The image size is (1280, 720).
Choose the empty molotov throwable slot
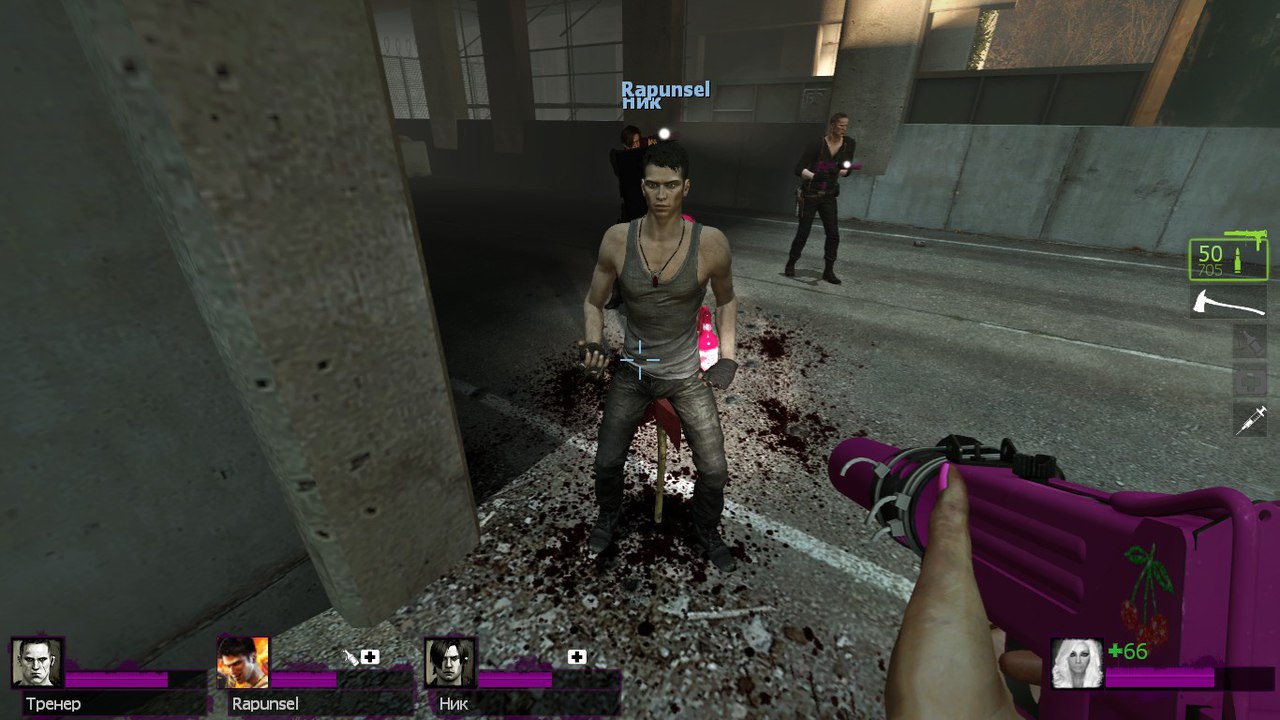pyautogui.click(x=1250, y=341)
